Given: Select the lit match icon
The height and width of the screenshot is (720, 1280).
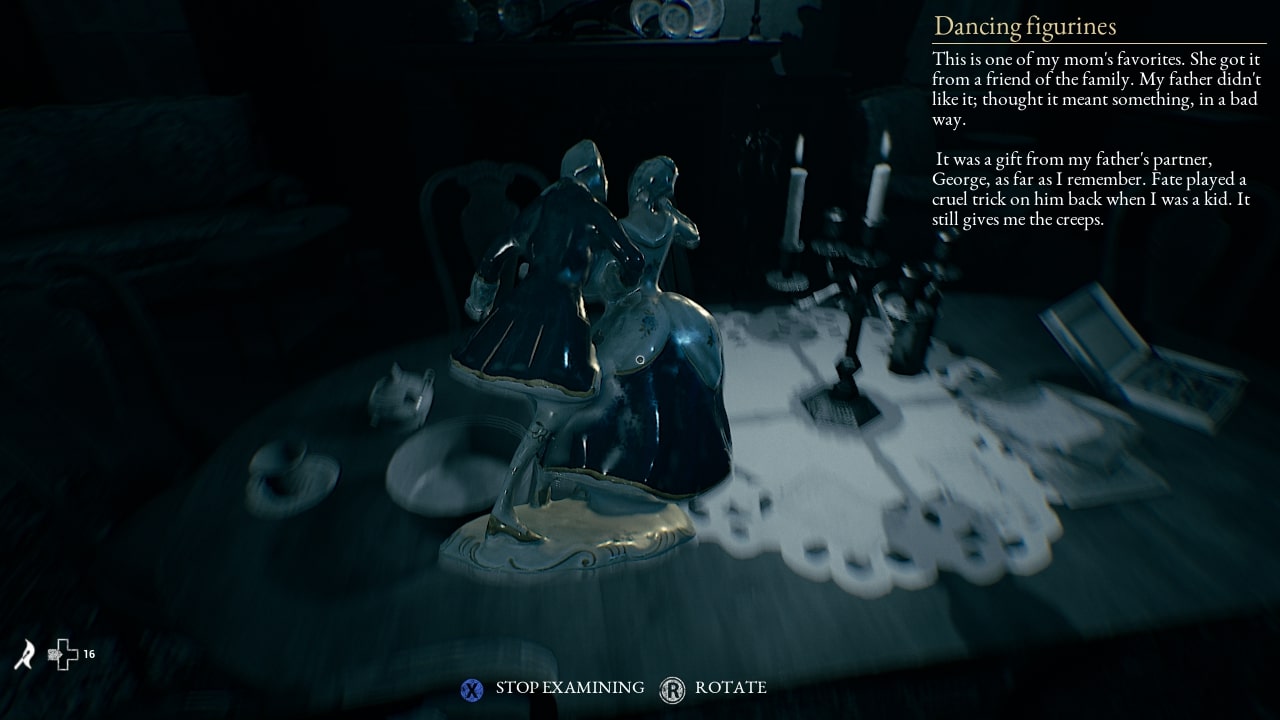Looking at the screenshot, I should coord(24,655).
